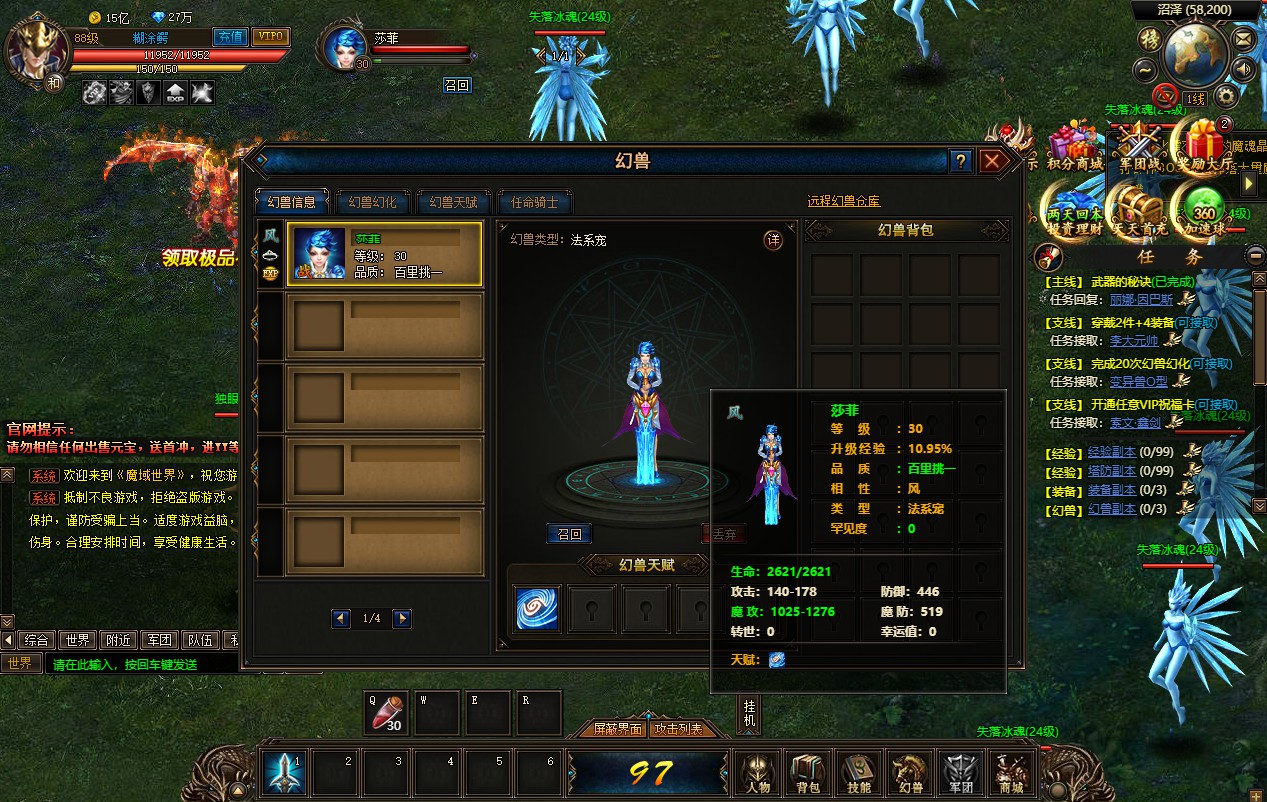Switch to the 幻兽天赋 tab
The image size is (1267, 802).
[x=453, y=202]
